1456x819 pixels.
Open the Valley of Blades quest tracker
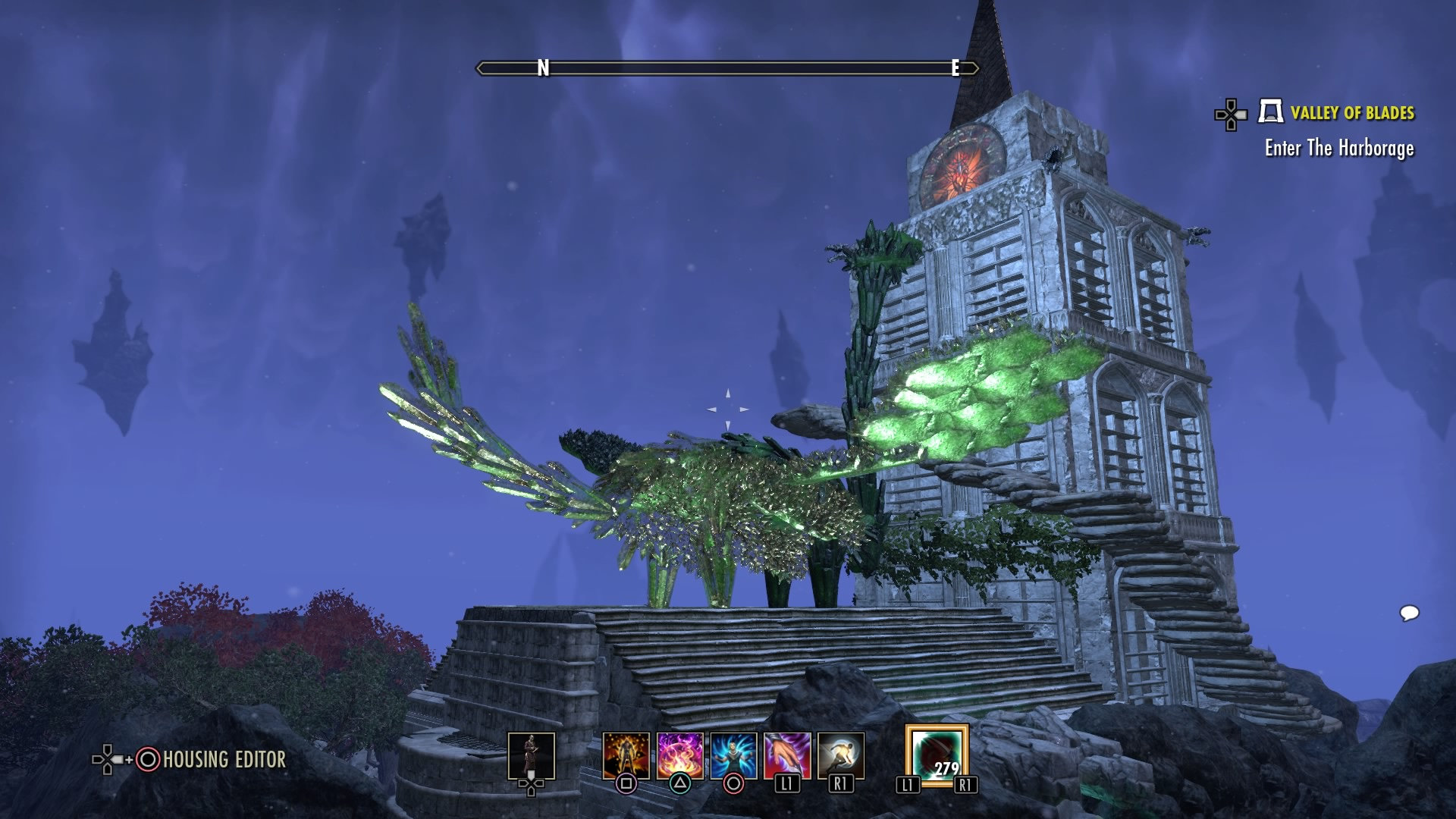(1352, 113)
